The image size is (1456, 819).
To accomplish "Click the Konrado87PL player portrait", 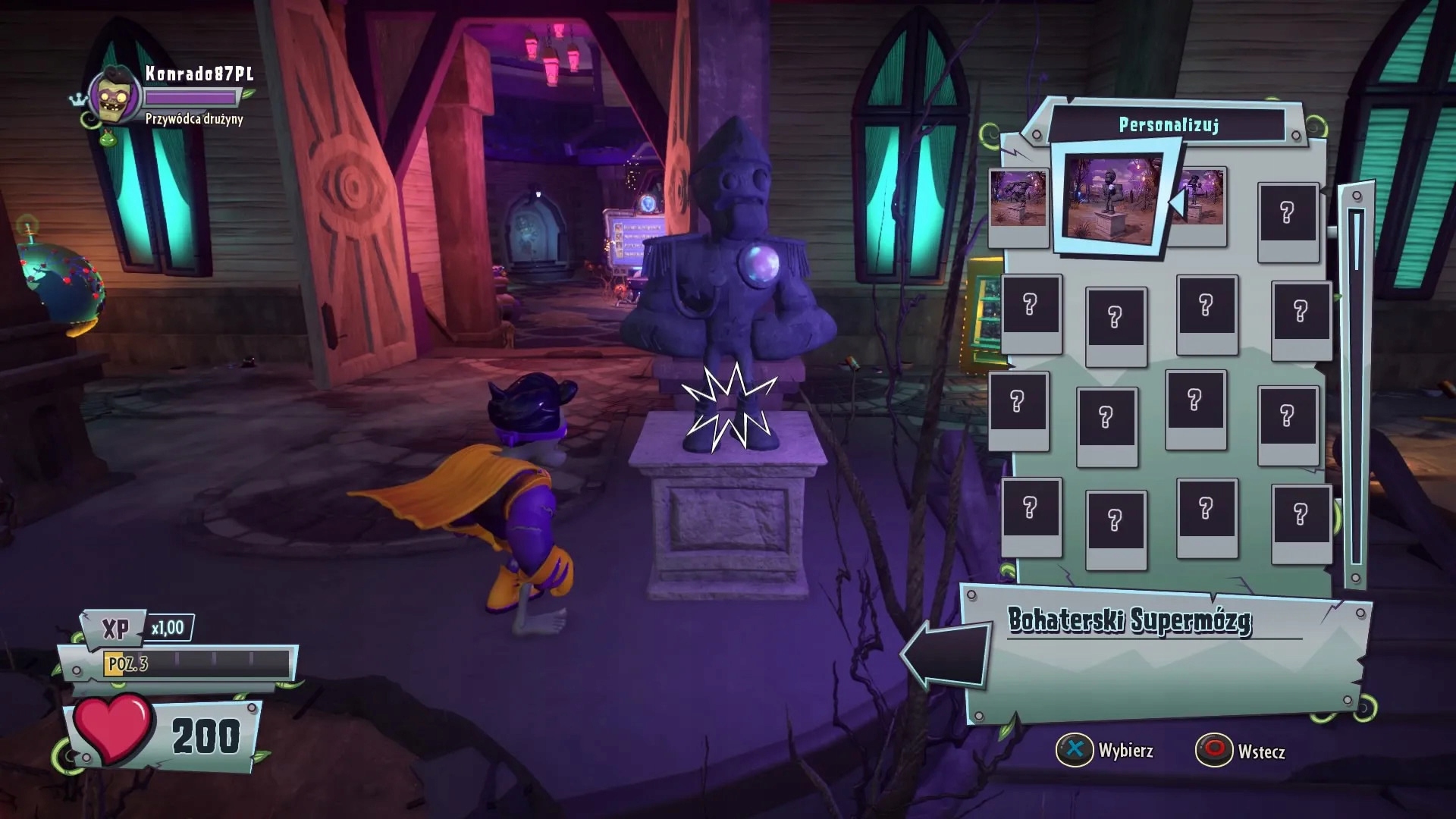I will 116,97.
